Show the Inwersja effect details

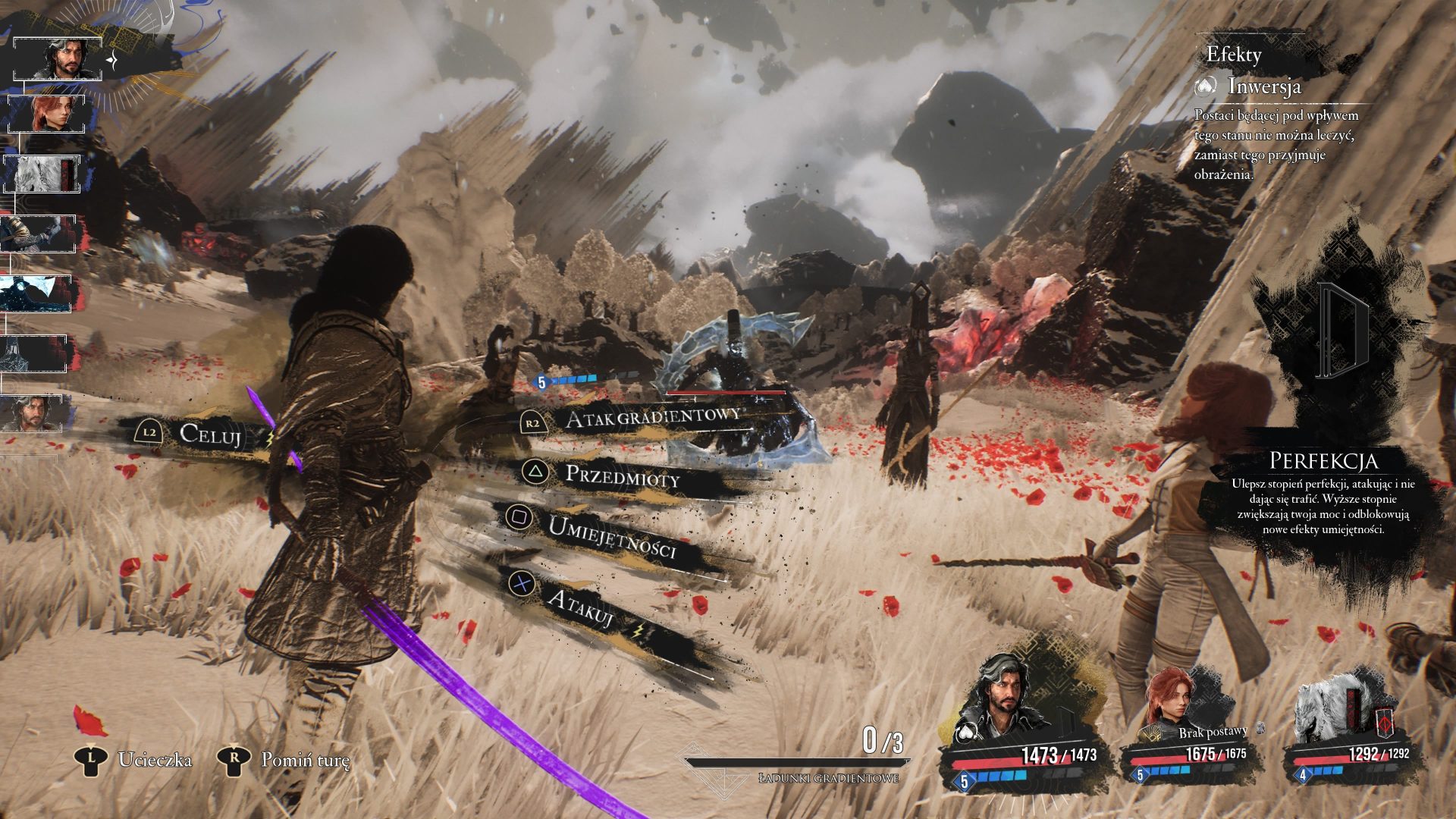tap(1263, 86)
